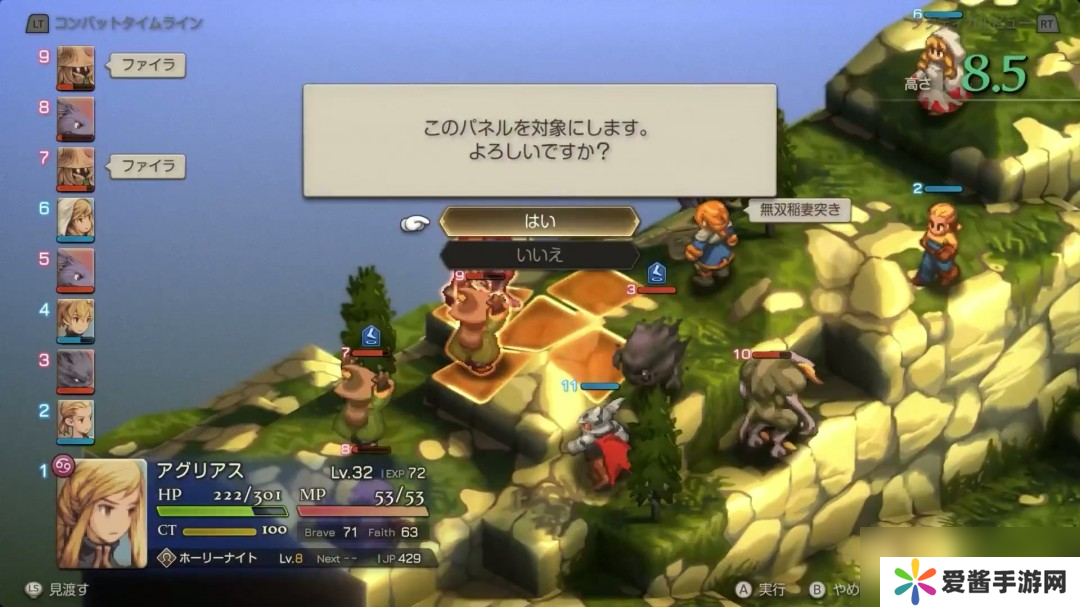Screen dimensions: 1080x607
Task: Confirm the target with はい
Action: click(539, 222)
